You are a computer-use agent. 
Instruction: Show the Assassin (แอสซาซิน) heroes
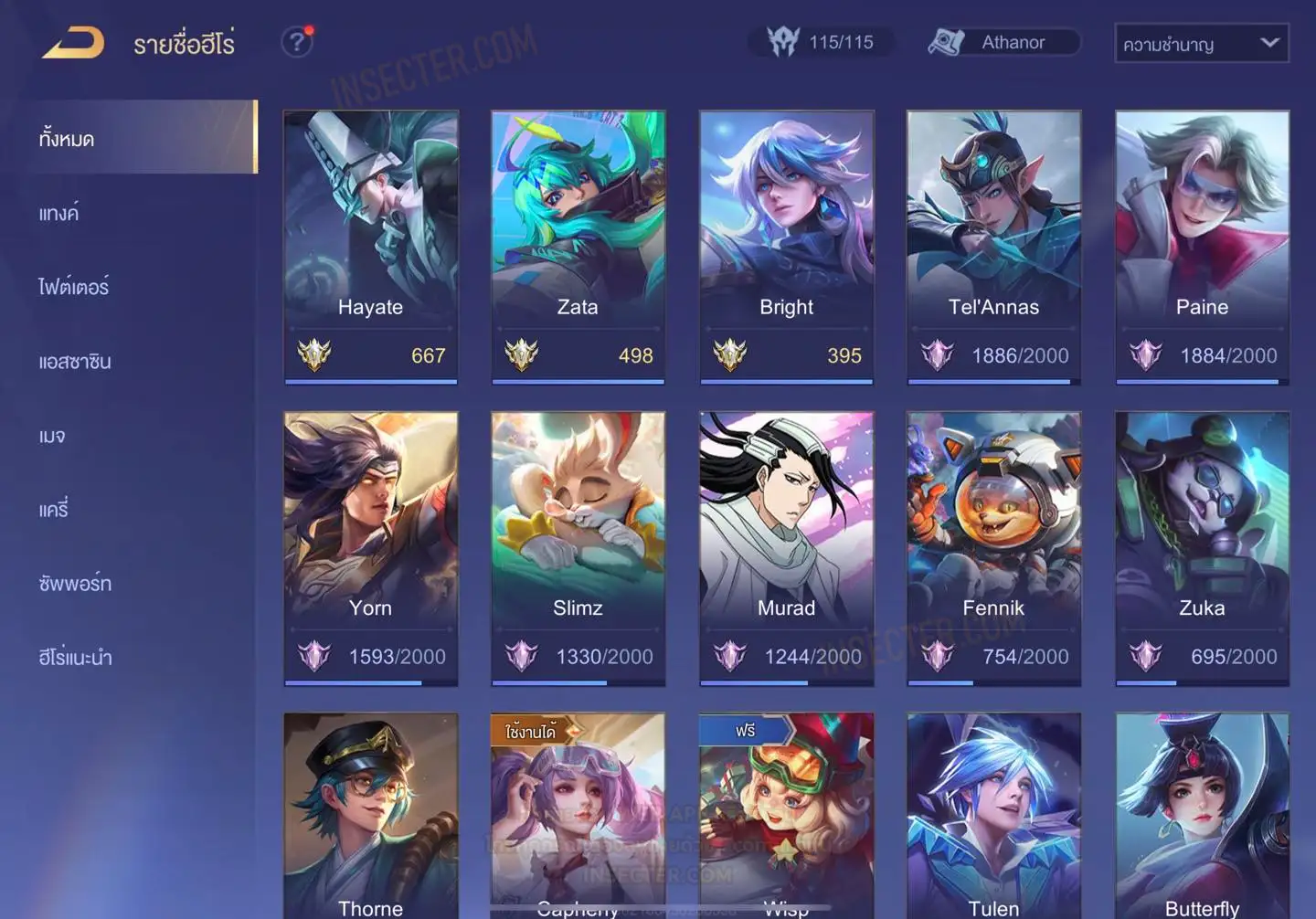(x=75, y=362)
